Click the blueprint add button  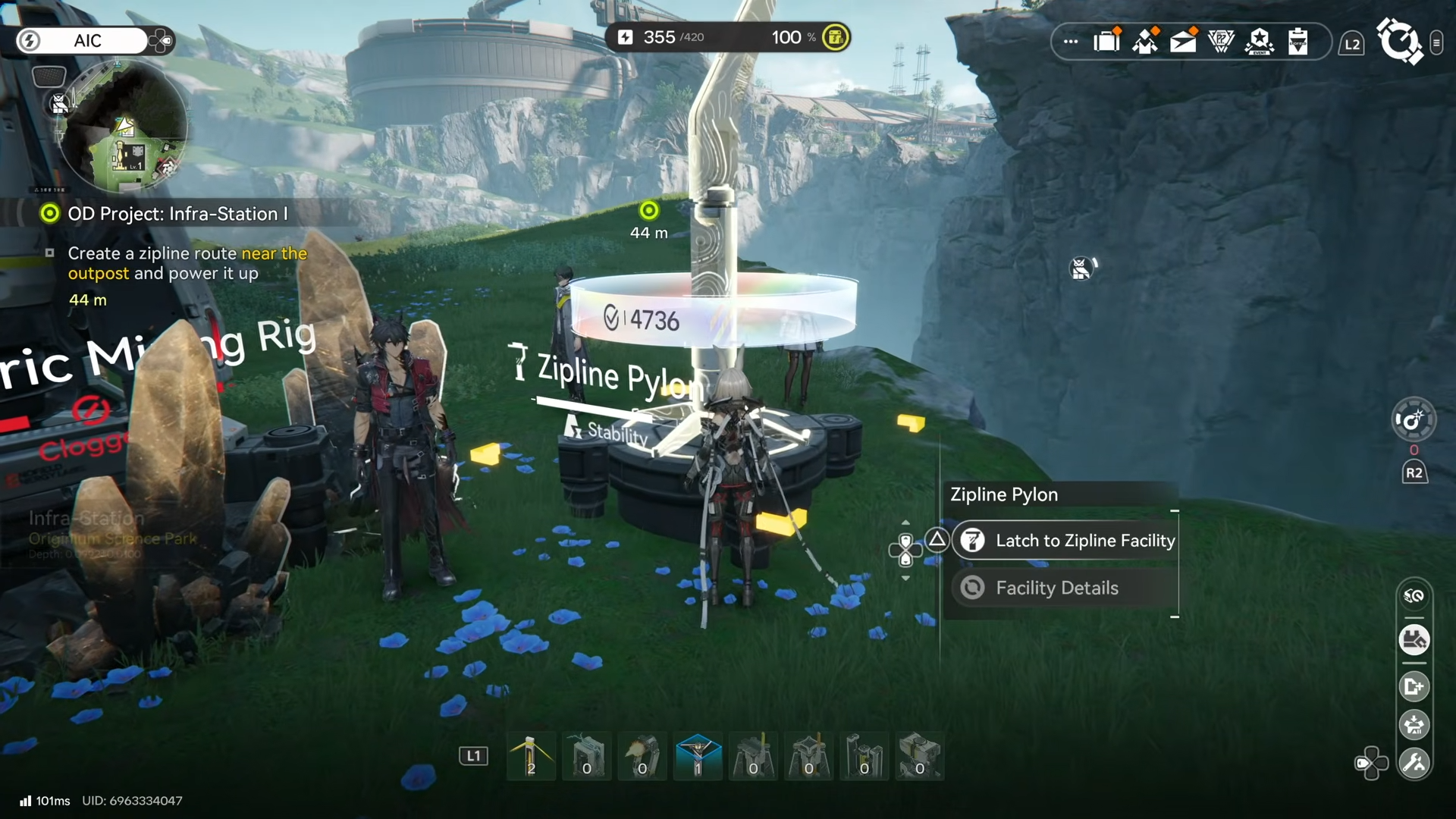[1414, 686]
